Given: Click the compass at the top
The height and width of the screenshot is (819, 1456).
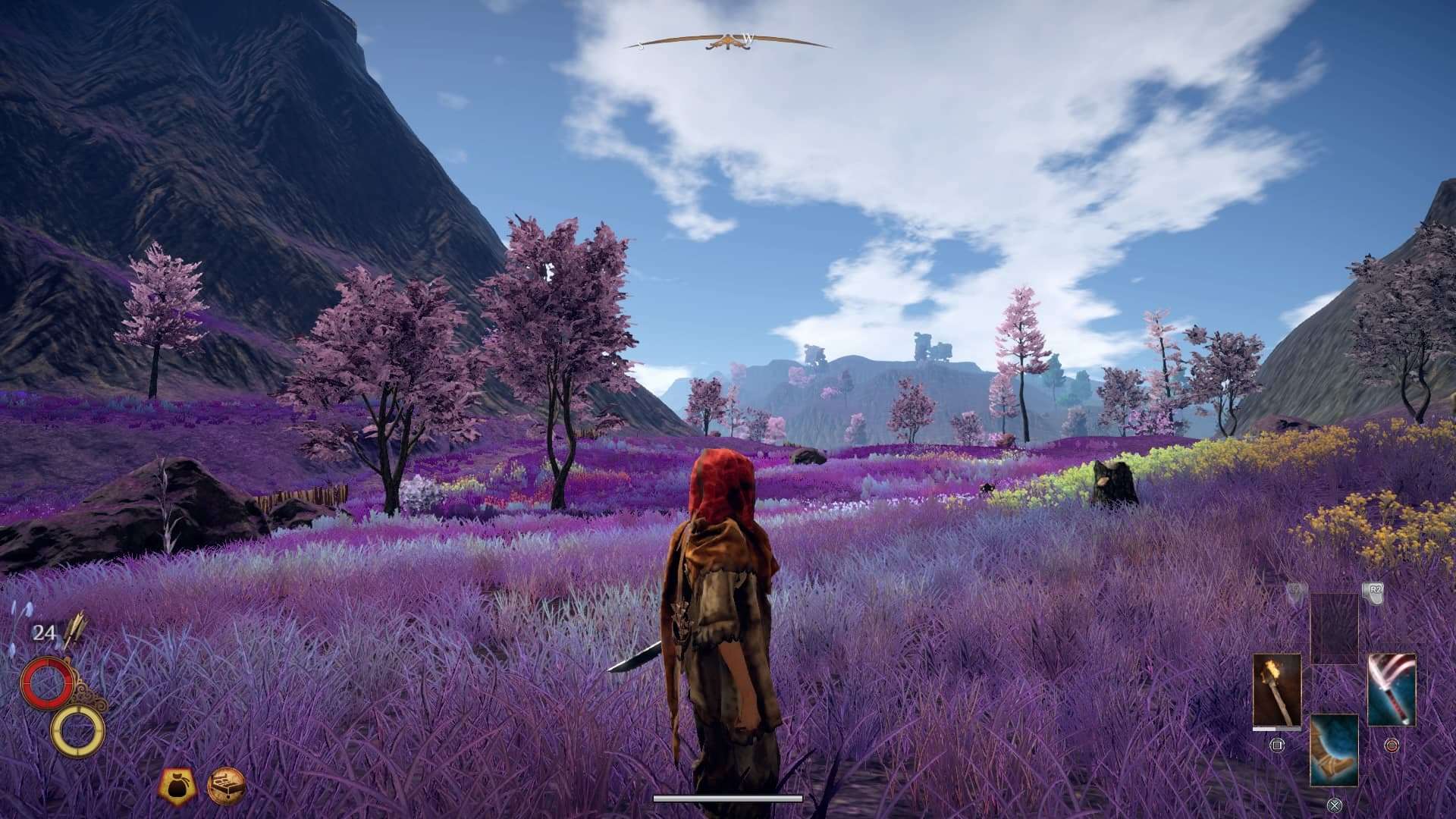Looking at the screenshot, I should pos(727,42).
